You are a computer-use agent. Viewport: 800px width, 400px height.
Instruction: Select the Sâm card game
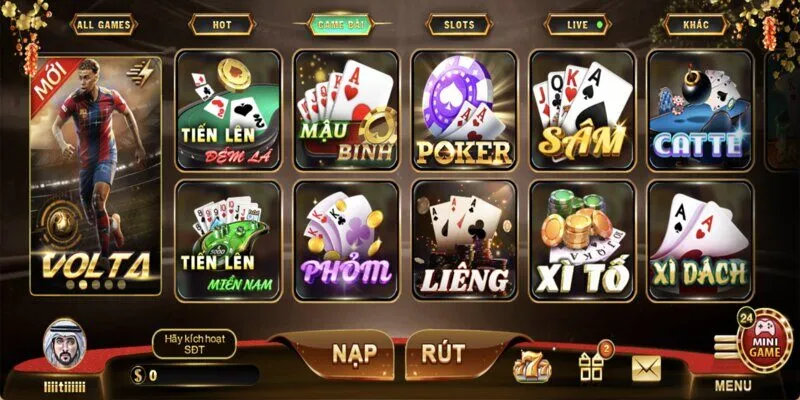pos(581,110)
